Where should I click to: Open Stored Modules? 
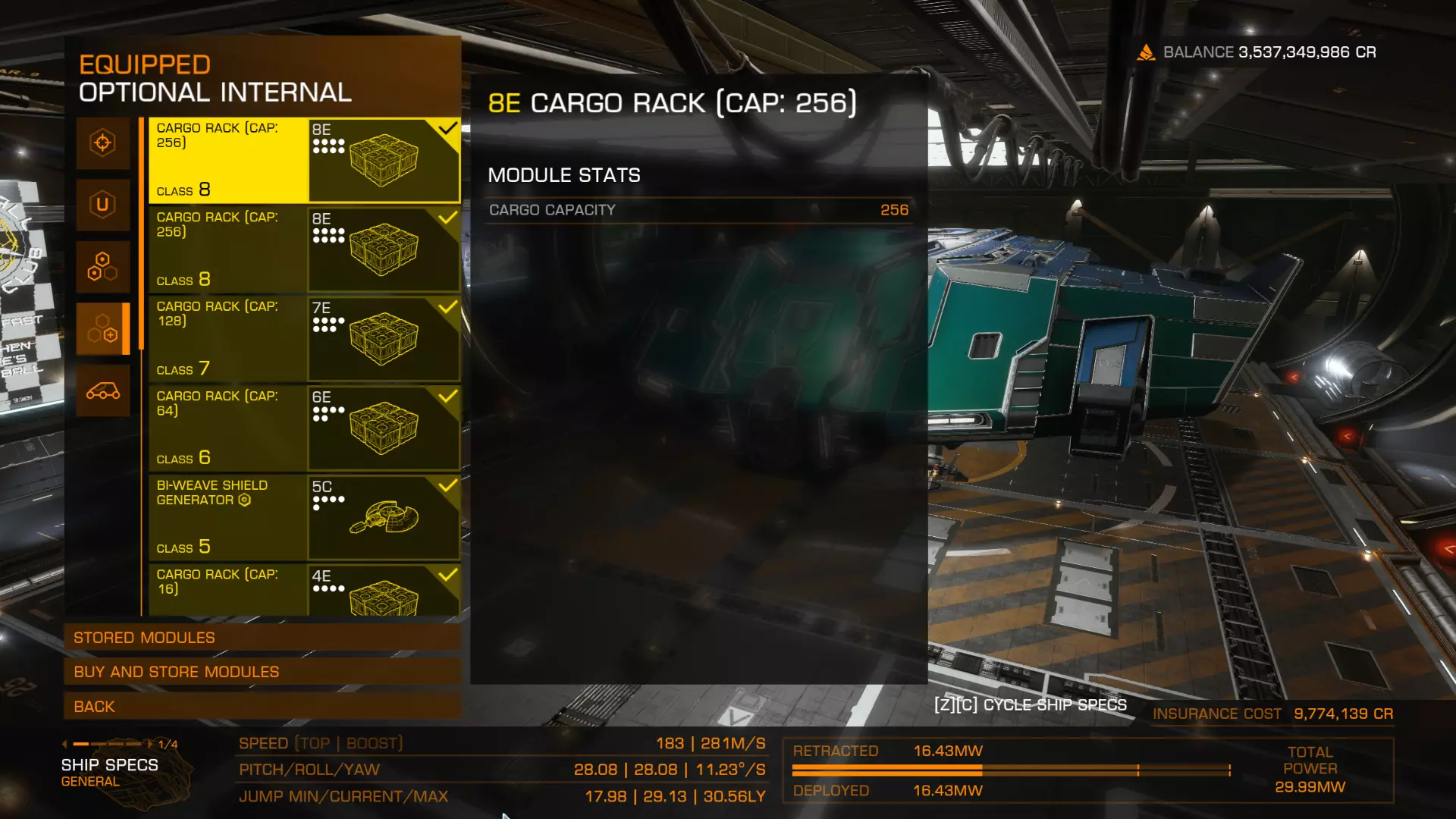pos(262,638)
